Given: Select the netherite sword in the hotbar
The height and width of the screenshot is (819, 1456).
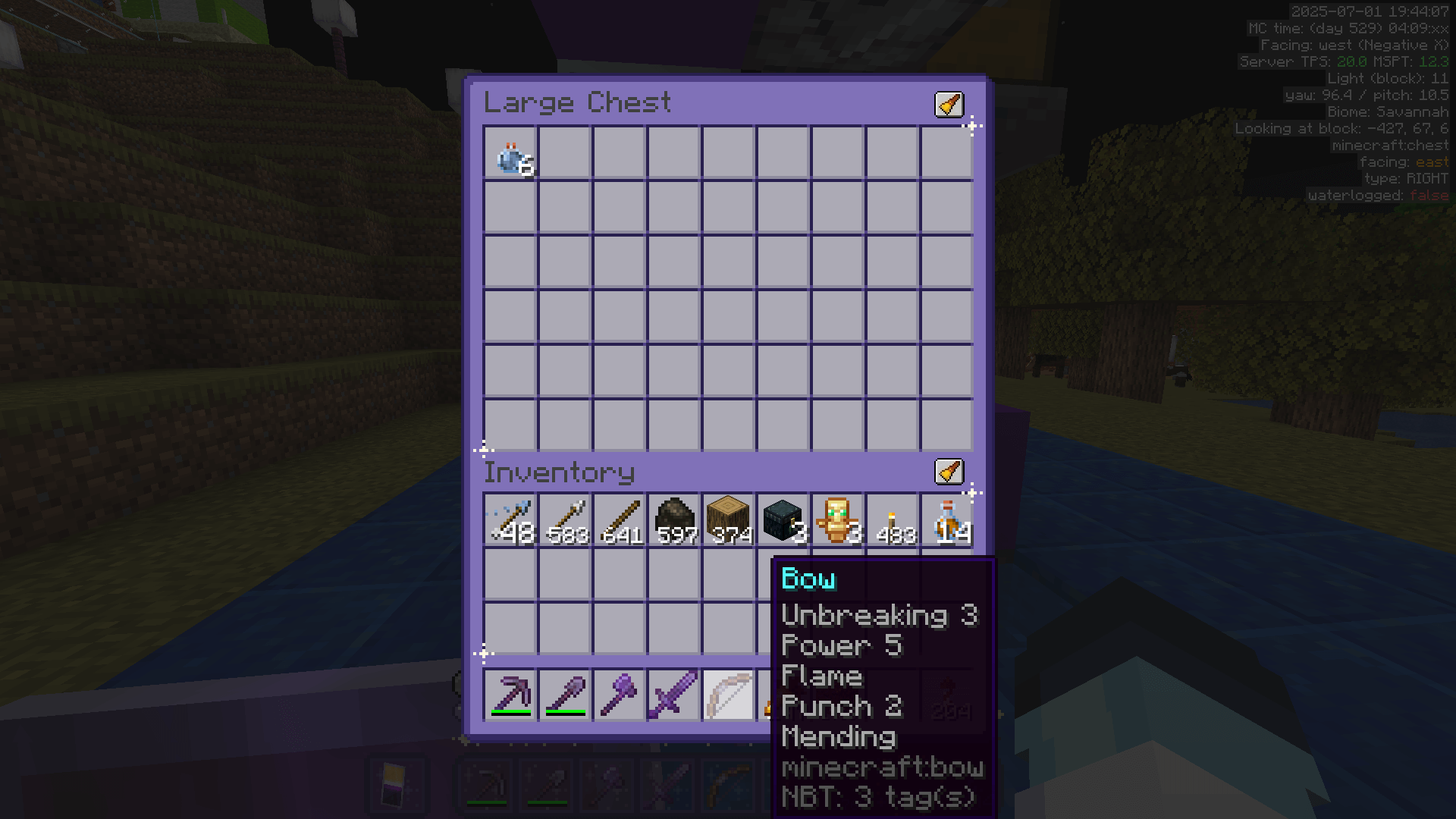Looking at the screenshot, I should [673, 694].
